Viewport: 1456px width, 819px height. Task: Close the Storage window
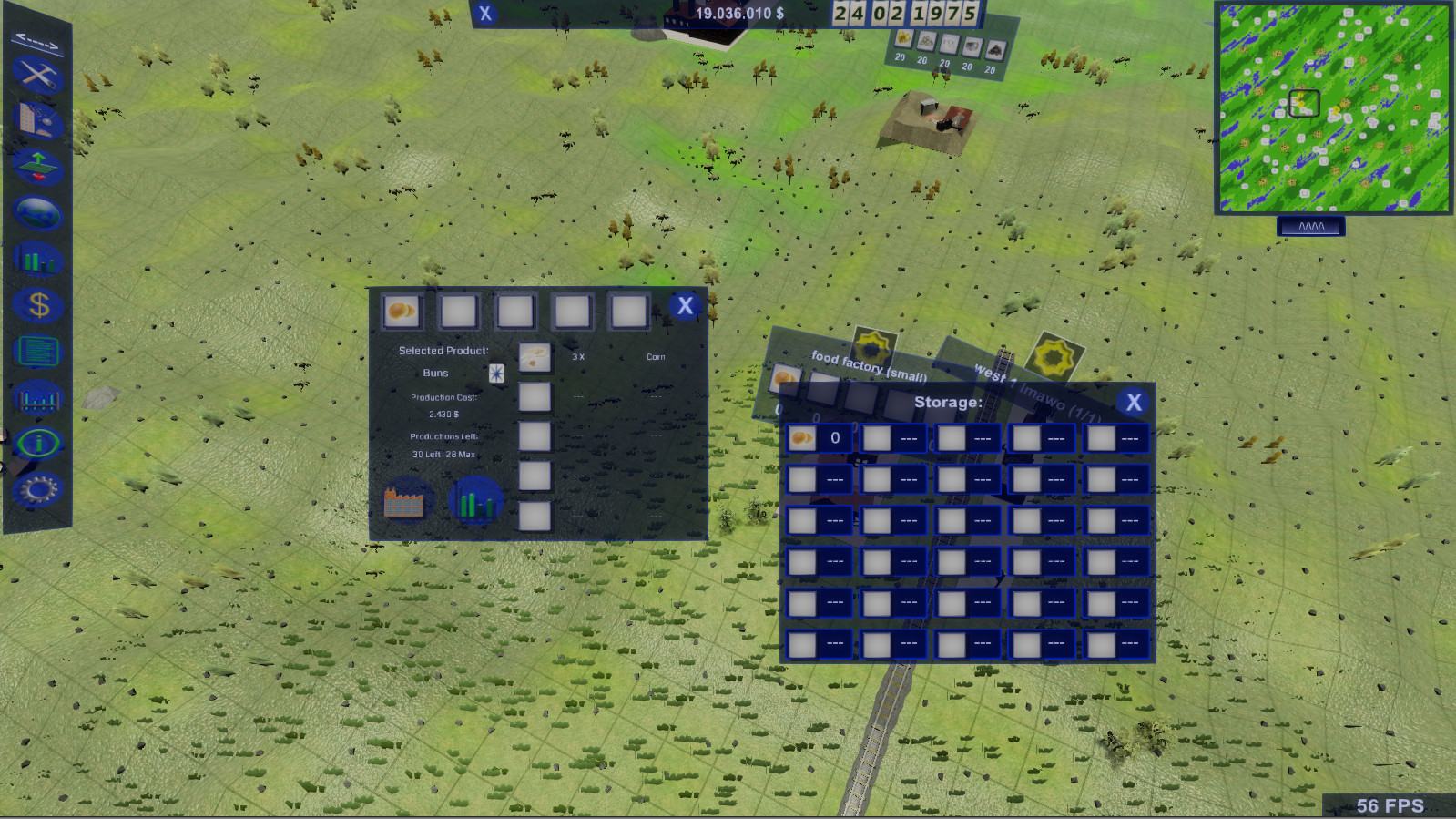1133,402
